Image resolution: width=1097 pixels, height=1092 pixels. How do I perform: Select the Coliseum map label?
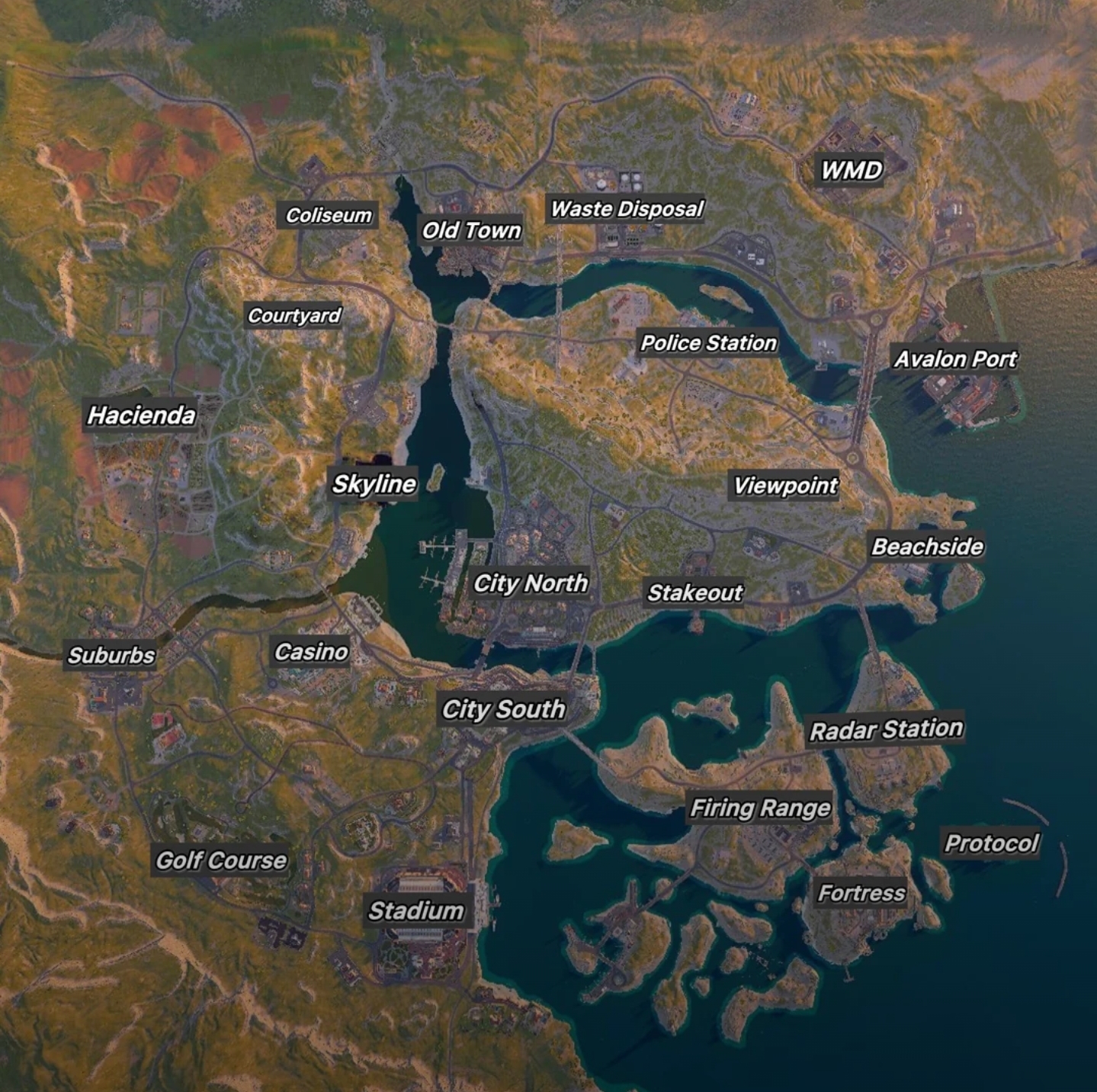329,216
